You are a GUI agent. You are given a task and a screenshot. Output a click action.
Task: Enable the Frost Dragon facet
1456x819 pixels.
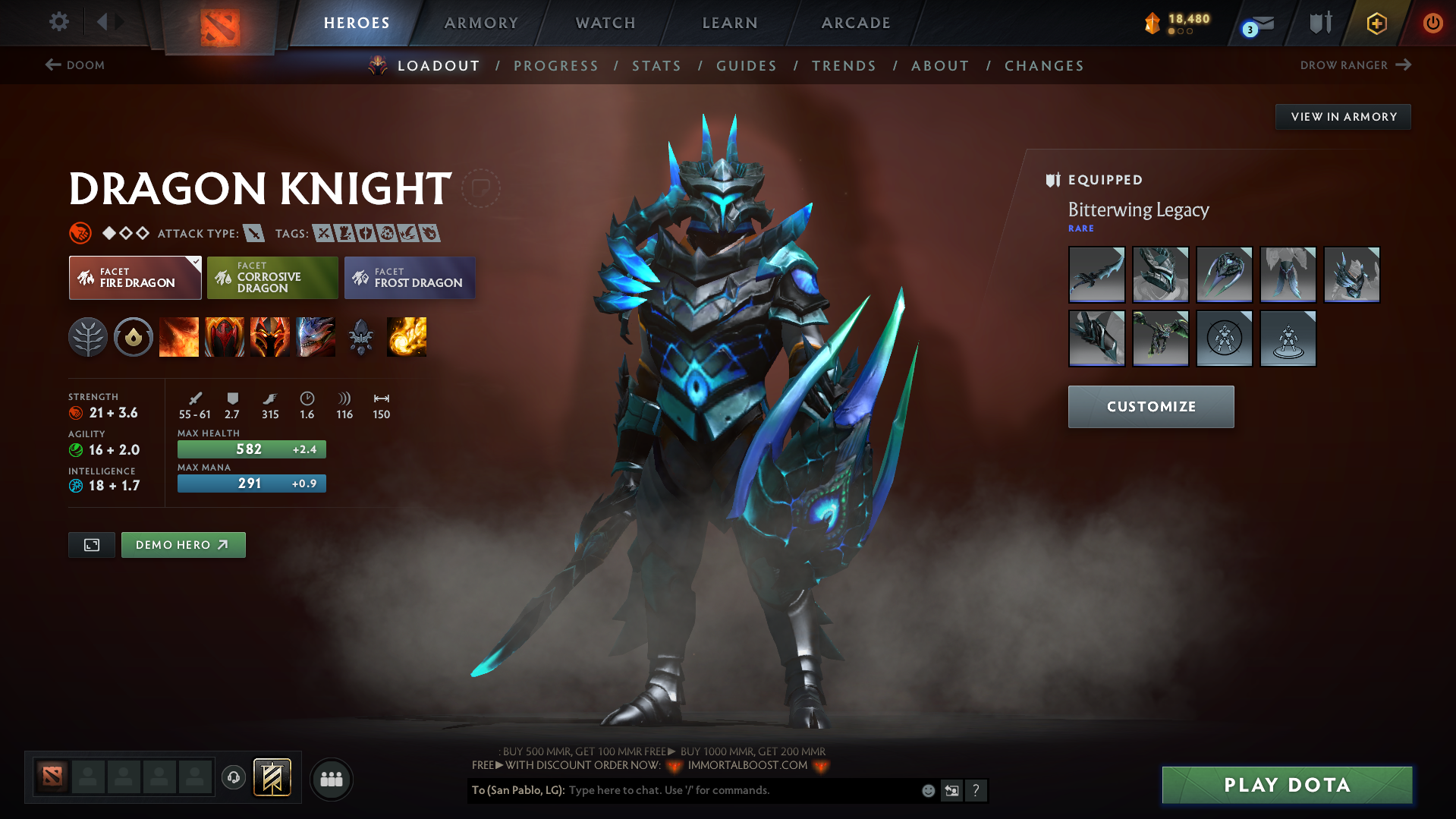[x=409, y=278]
